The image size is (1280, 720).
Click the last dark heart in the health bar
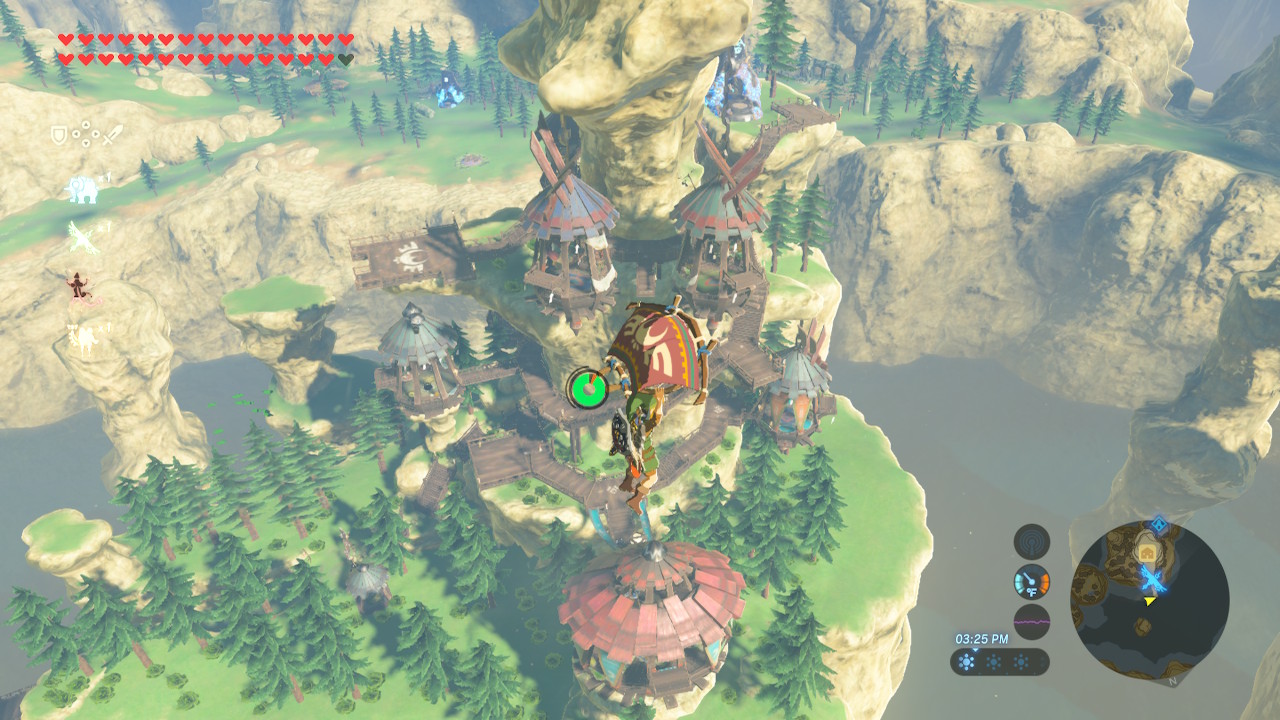tap(344, 61)
